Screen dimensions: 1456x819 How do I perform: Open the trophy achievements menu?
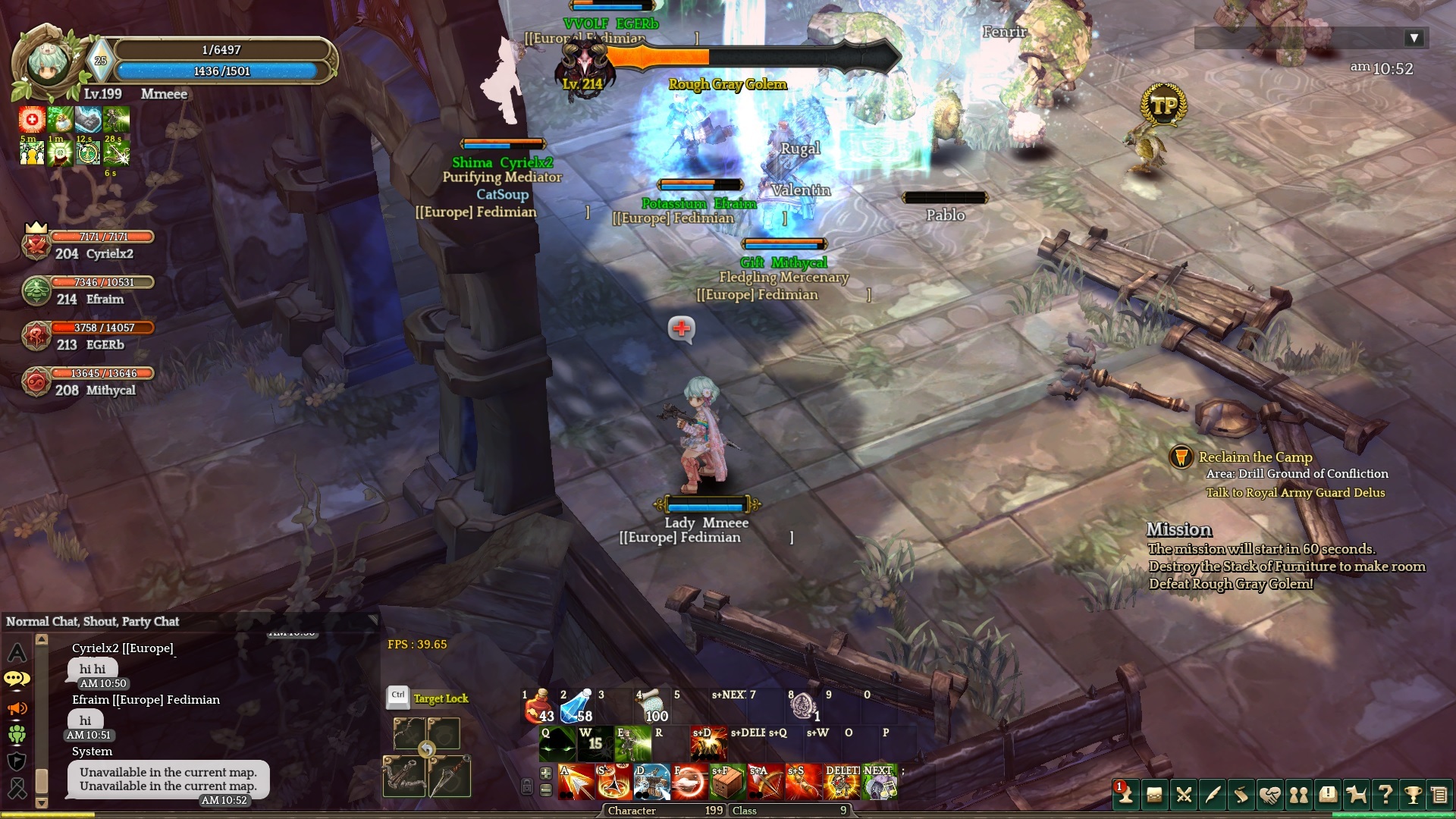tap(1413, 795)
